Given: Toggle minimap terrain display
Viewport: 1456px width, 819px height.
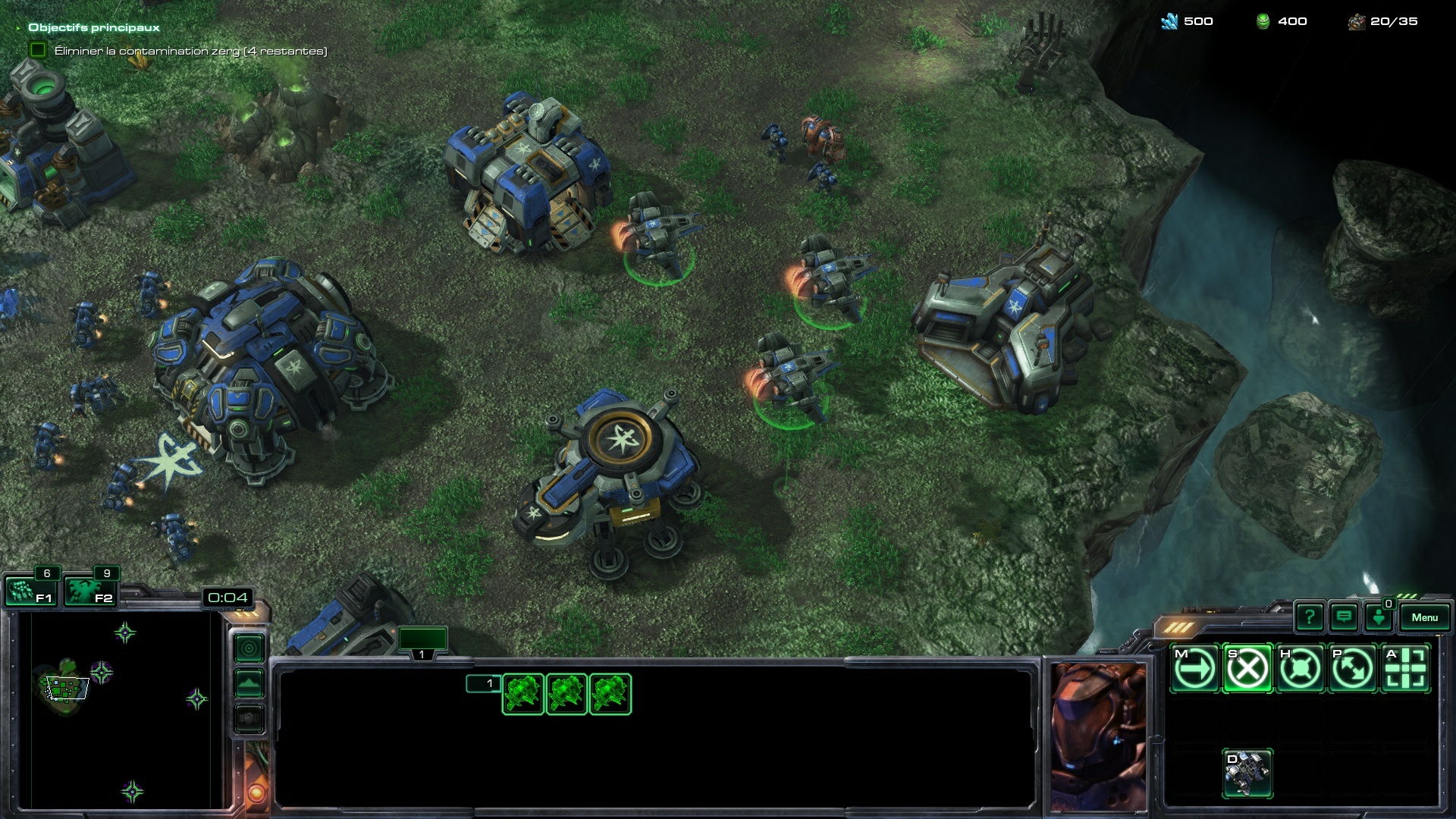Looking at the screenshot, I should pos(249,683).
